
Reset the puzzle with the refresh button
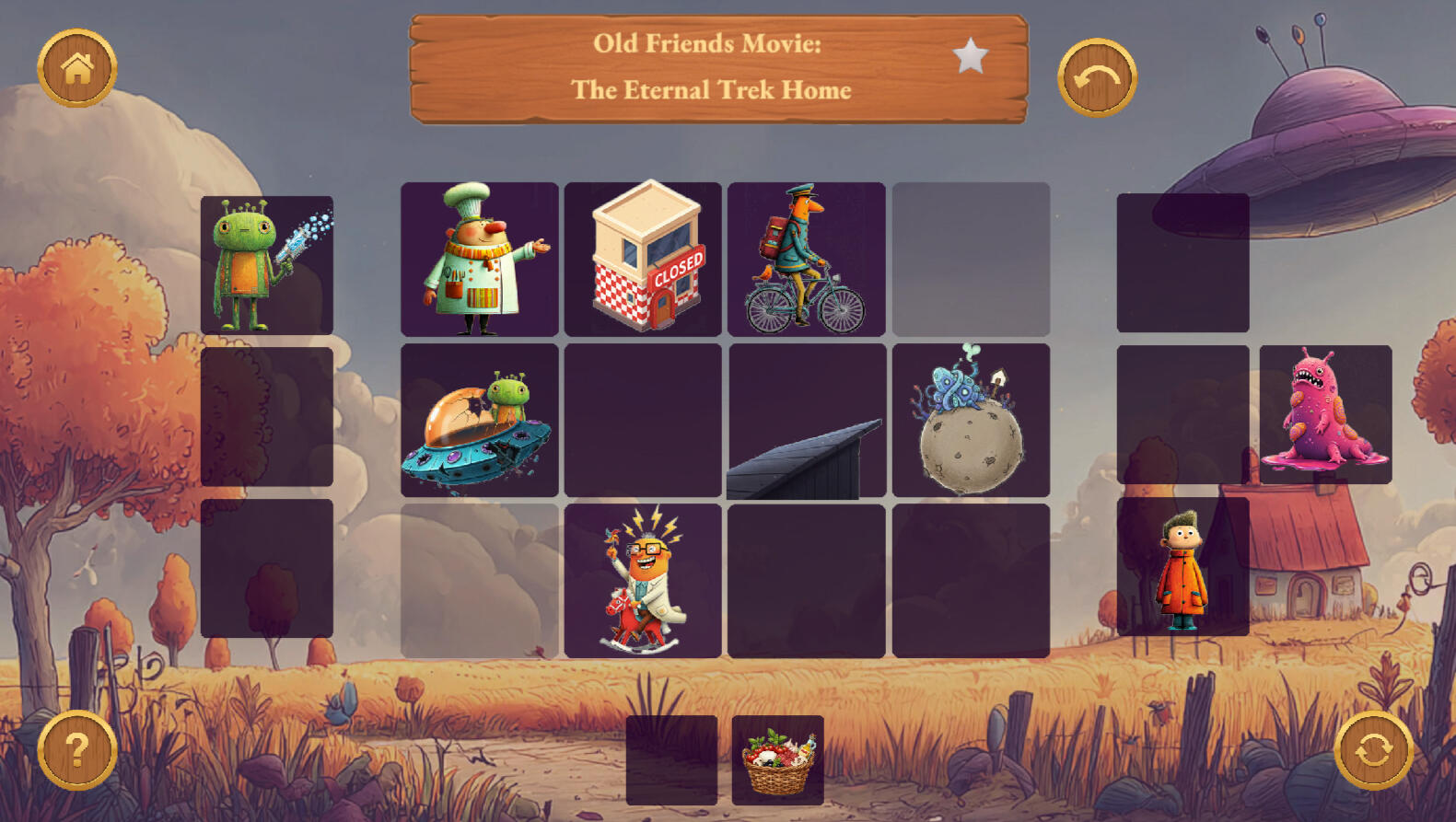point(1373,750)
